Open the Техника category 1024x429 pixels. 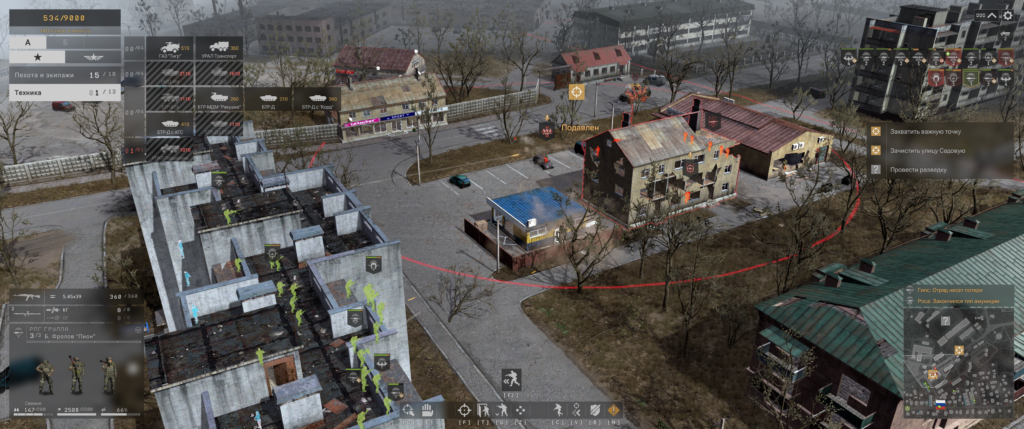(60, 92)
